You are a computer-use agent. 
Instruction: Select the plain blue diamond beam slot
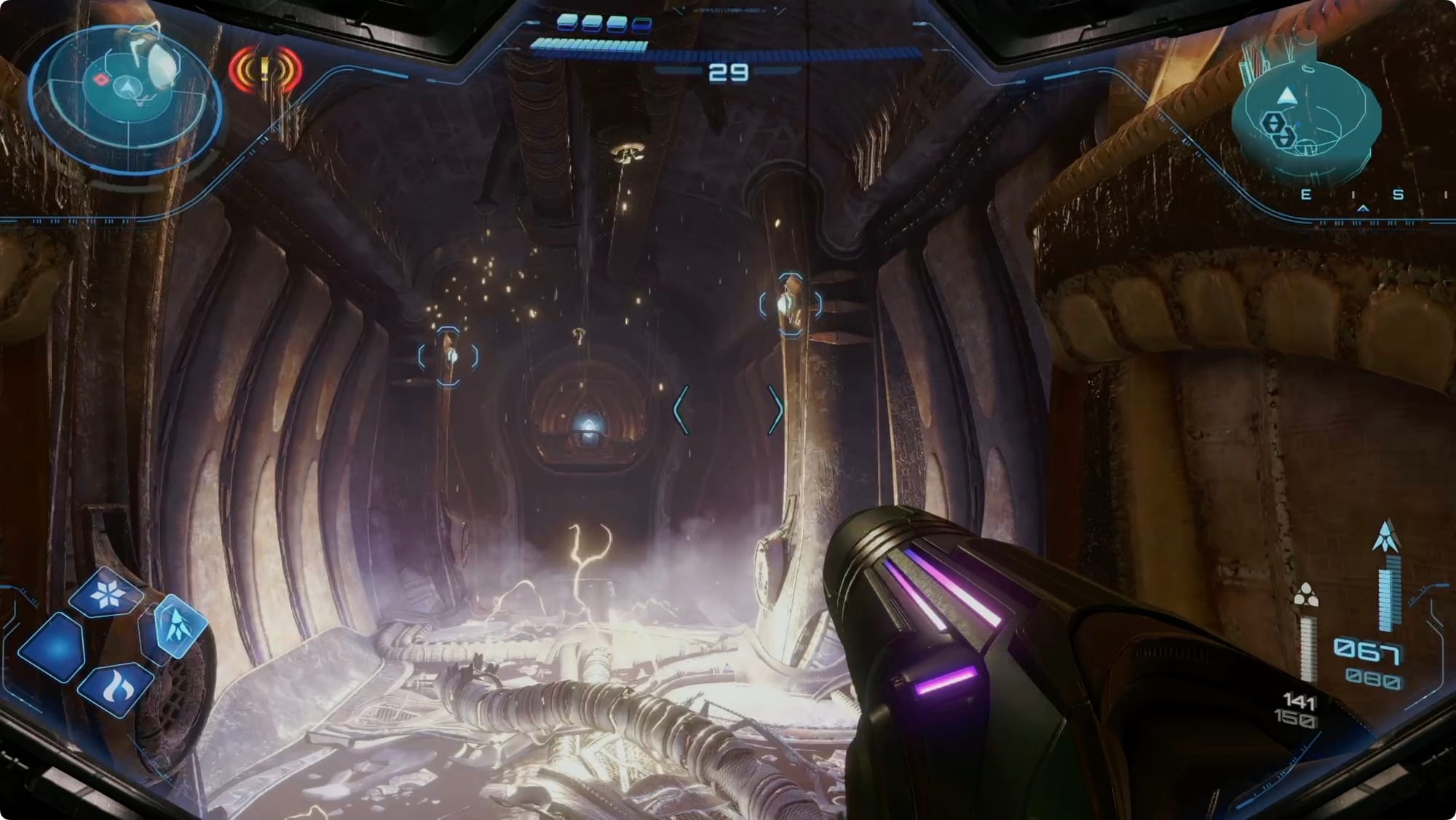click(x=52, y=648)
